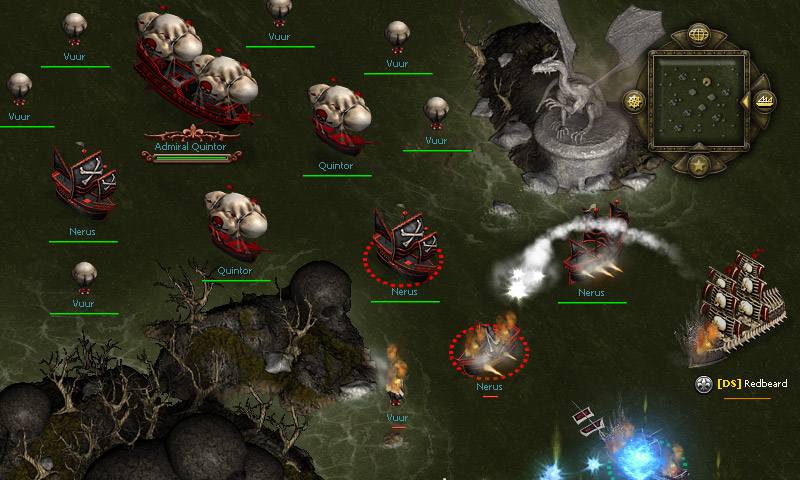
Task: Click inside the square minimap display
Action: coord(699,100)
